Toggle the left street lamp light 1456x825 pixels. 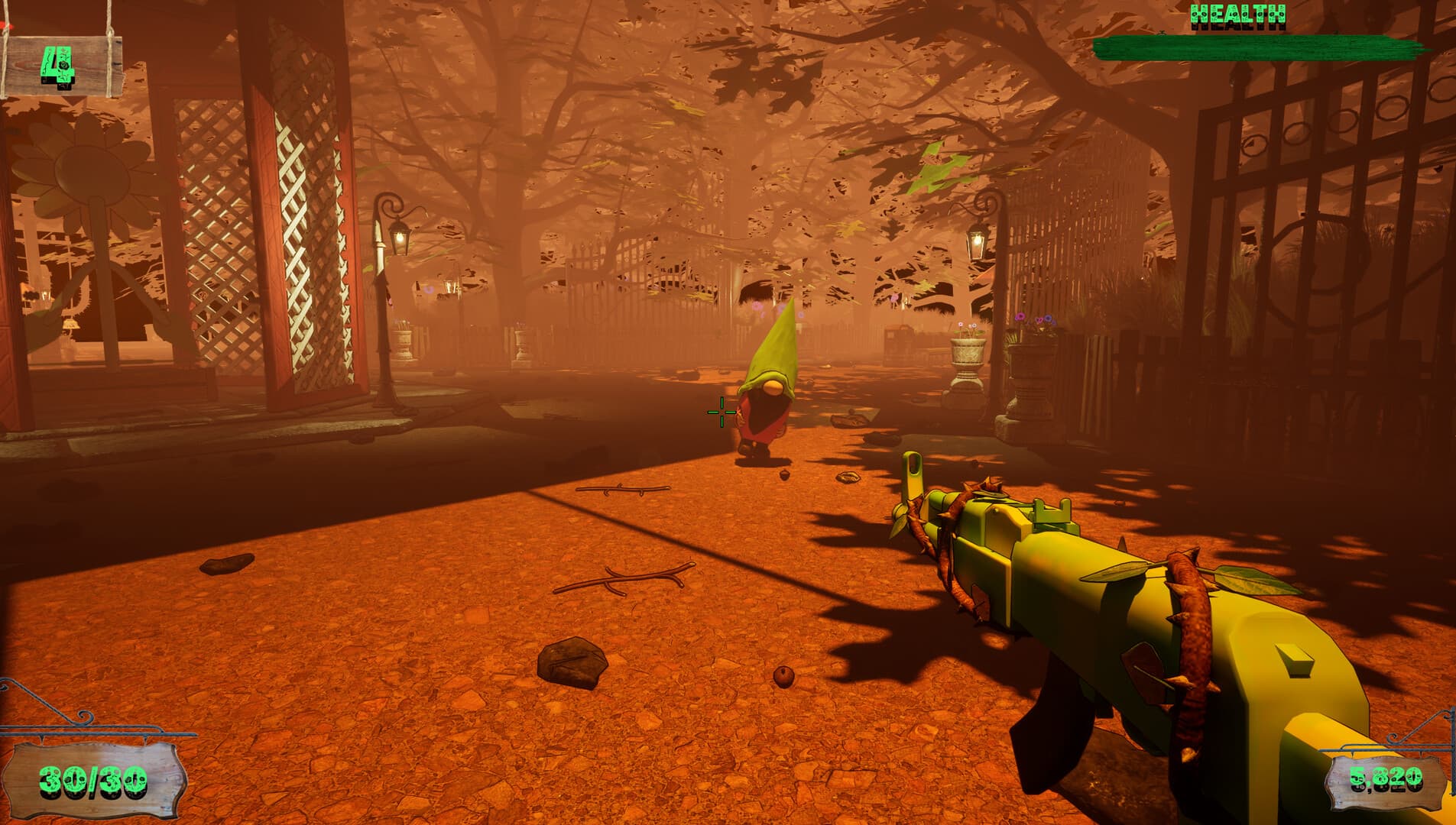coord(397,237)
